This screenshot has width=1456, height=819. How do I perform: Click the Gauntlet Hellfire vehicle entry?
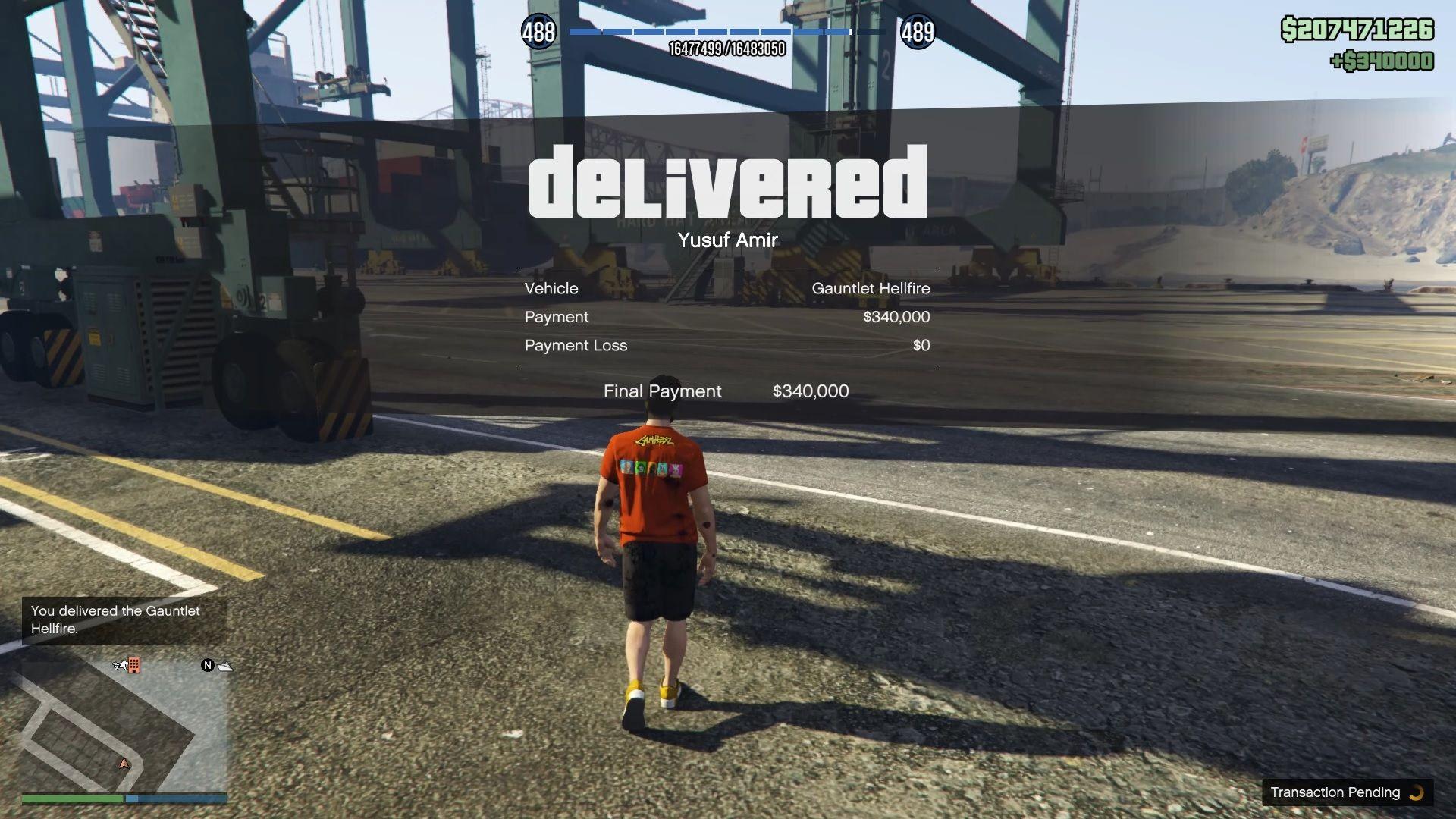click(870, 288)
